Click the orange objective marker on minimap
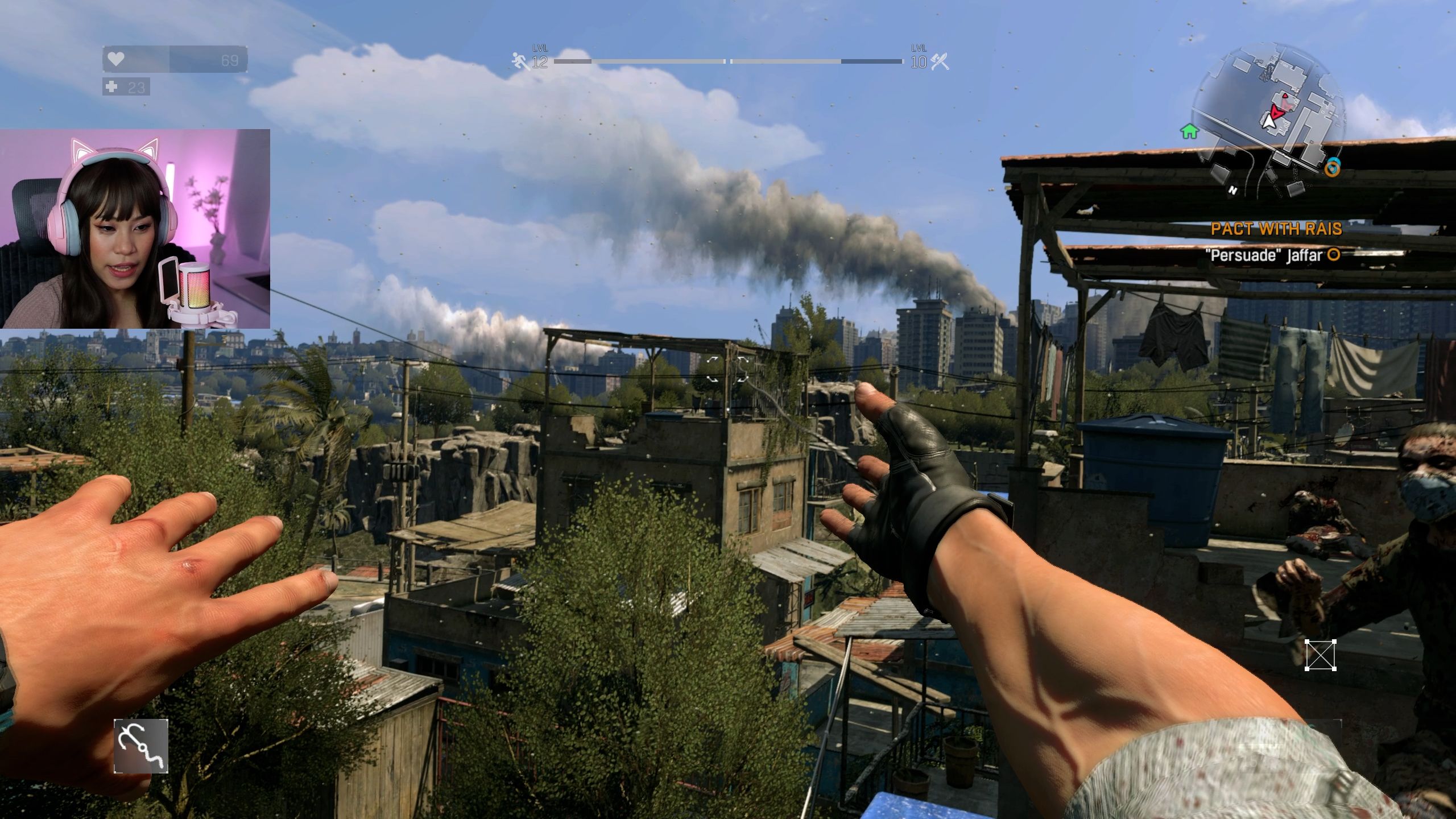This screenshot has width=1456, height=819. pyautogui.click(x=1332, y=168)
